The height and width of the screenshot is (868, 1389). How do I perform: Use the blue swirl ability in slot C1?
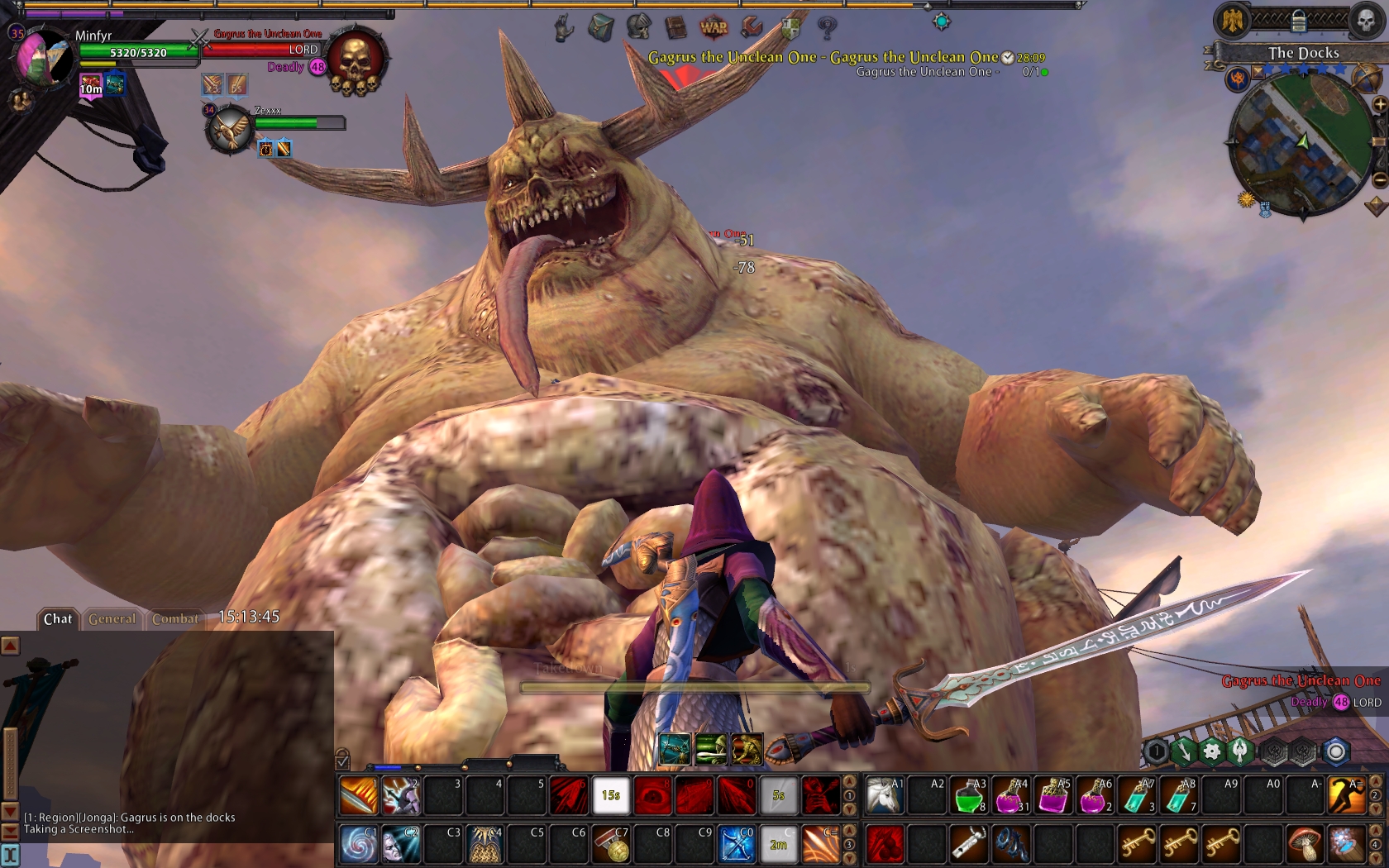coord(359,844)
